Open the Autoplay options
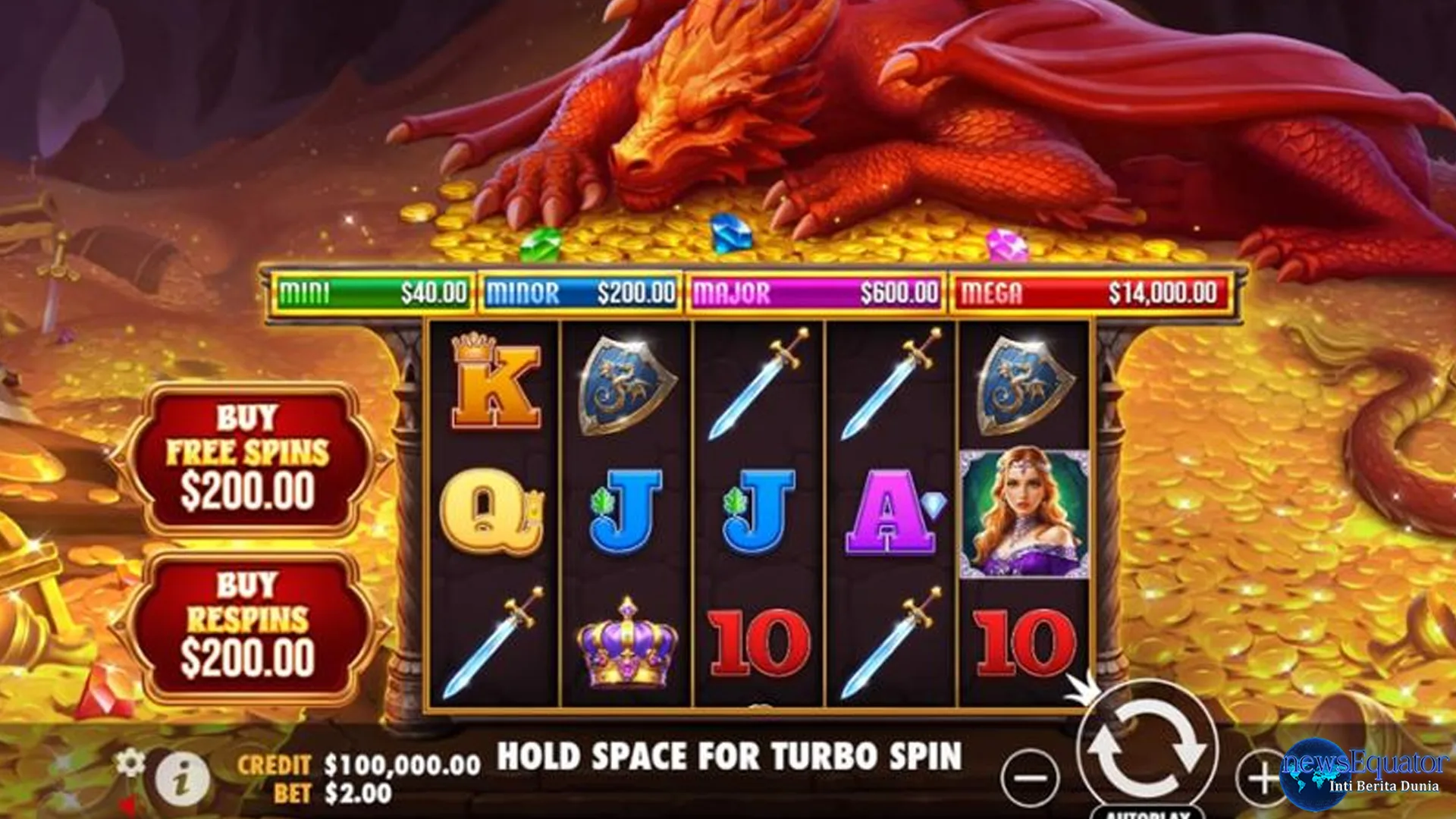The height and width of the screenshot is (819, 1456). click(1147, 811)
